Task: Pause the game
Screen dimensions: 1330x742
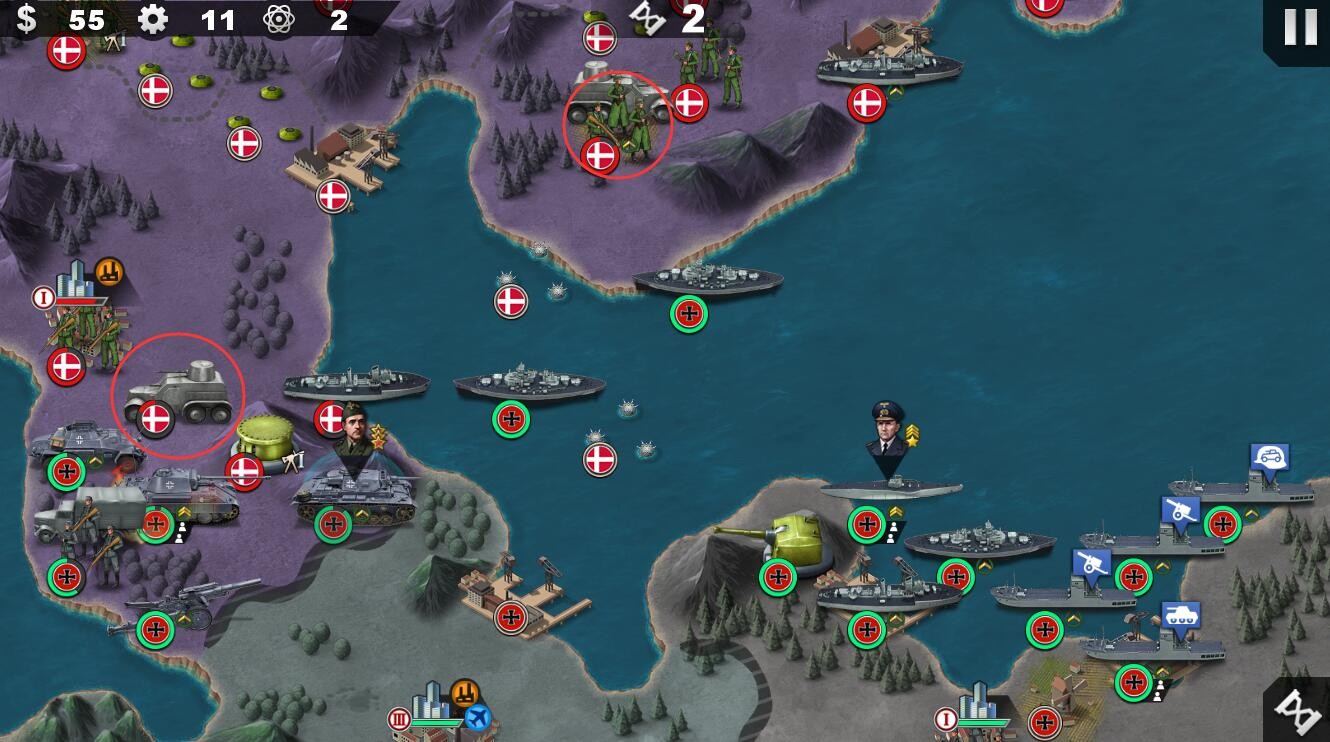Action: point(1299,27)
